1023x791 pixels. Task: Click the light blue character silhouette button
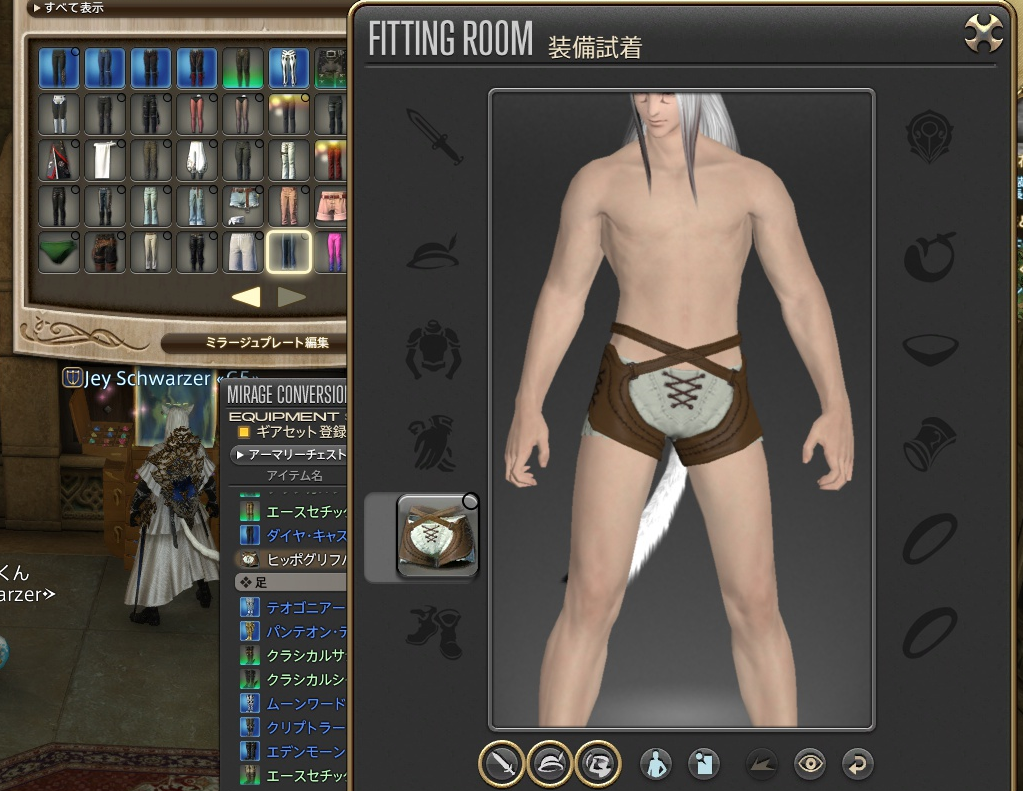tap(655, 765)
